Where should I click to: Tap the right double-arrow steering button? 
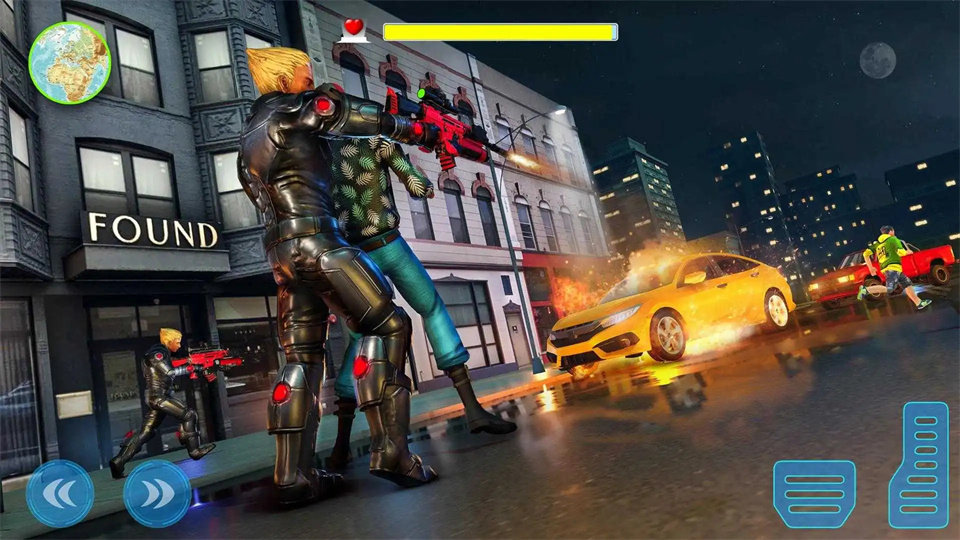pyautogui.click(x=157, y=493)
